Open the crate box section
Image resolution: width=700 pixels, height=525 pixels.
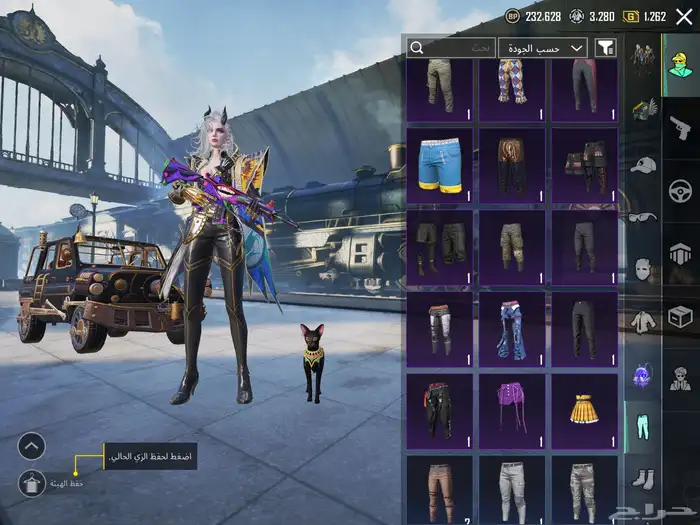coord(680,317)
